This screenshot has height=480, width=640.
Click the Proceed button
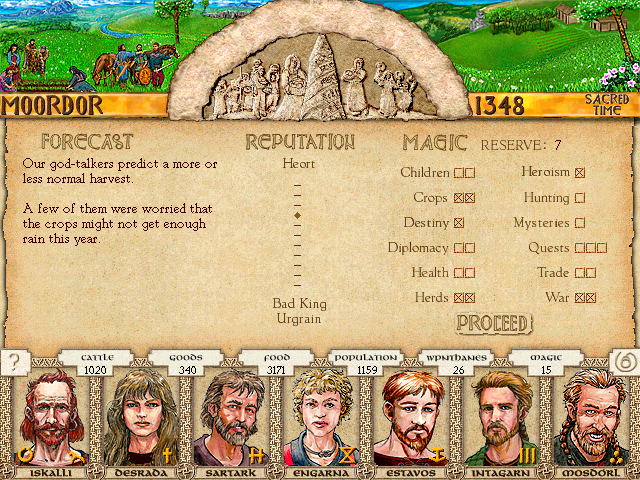pyautogui.click(x=493, y=323)
